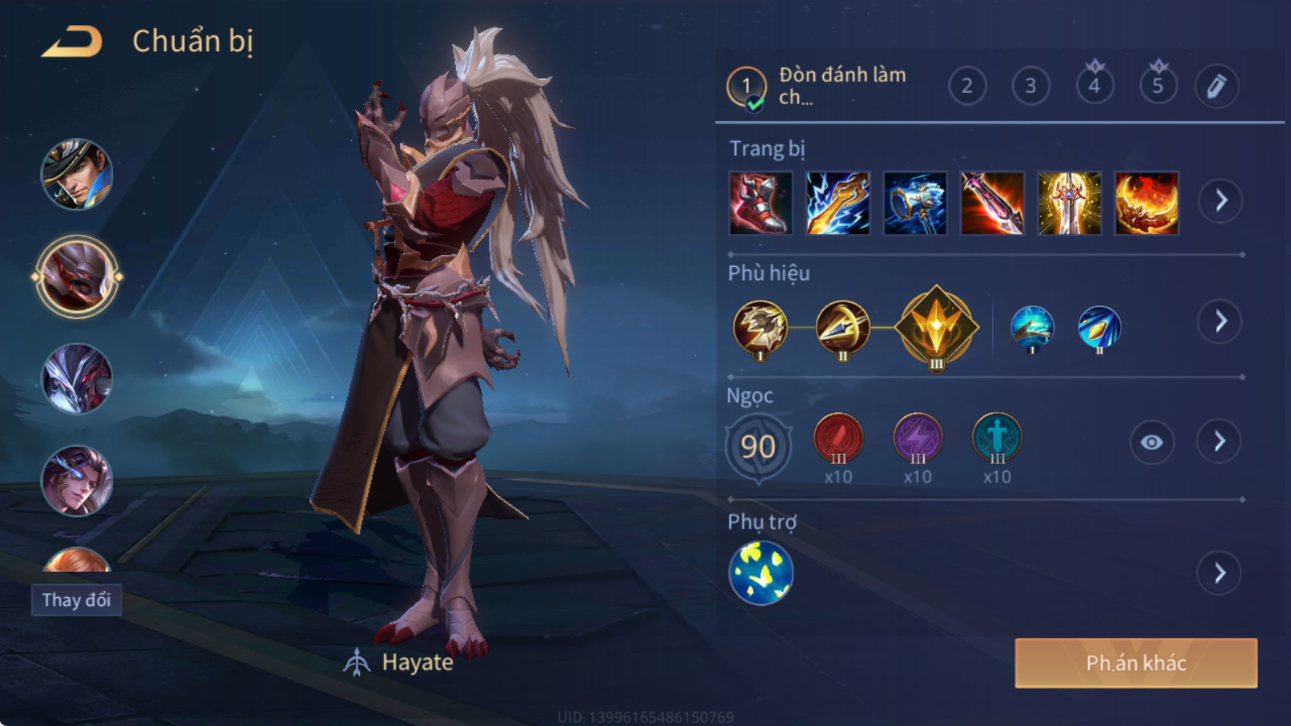This screenshot has height=726, width=1291.
Task: Open the Phụ trợ support skill arrow
Action: [x=1220, y=573]
